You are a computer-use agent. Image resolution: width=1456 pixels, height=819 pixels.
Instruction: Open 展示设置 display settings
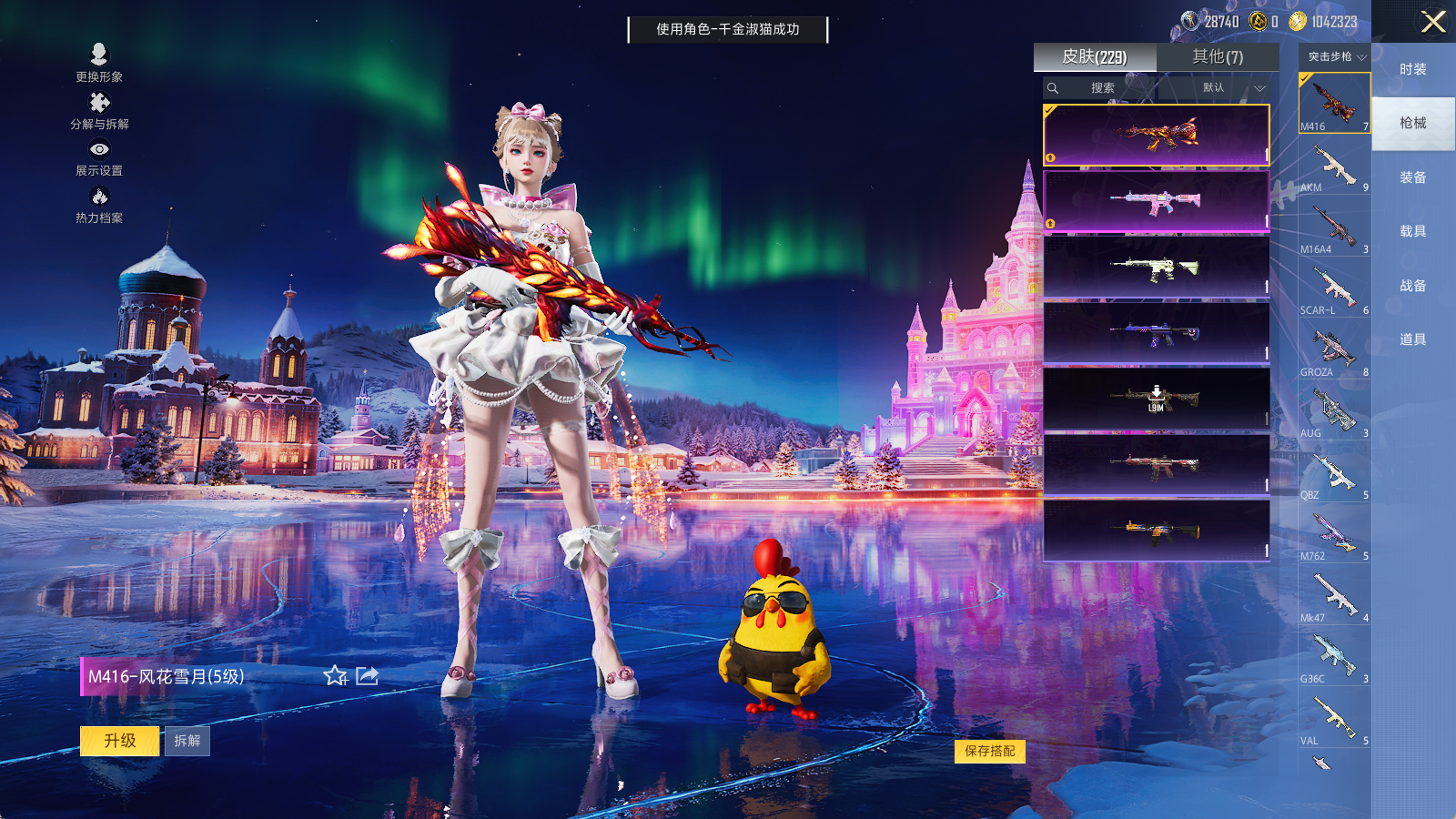(x=99, y=157)
